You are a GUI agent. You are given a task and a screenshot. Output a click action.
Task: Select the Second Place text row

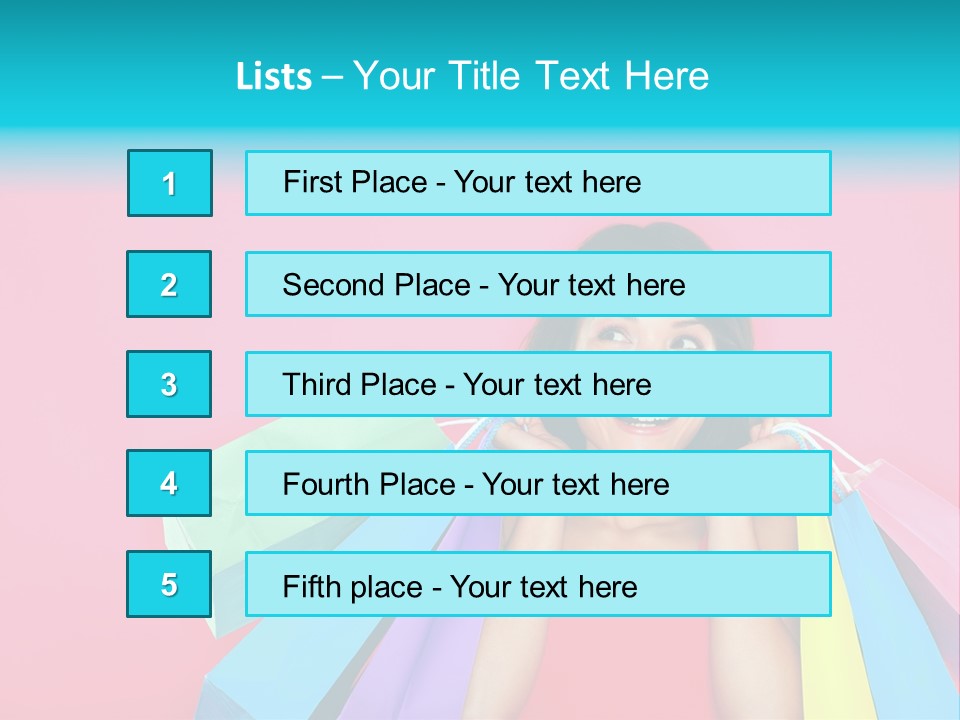[538, 284]
